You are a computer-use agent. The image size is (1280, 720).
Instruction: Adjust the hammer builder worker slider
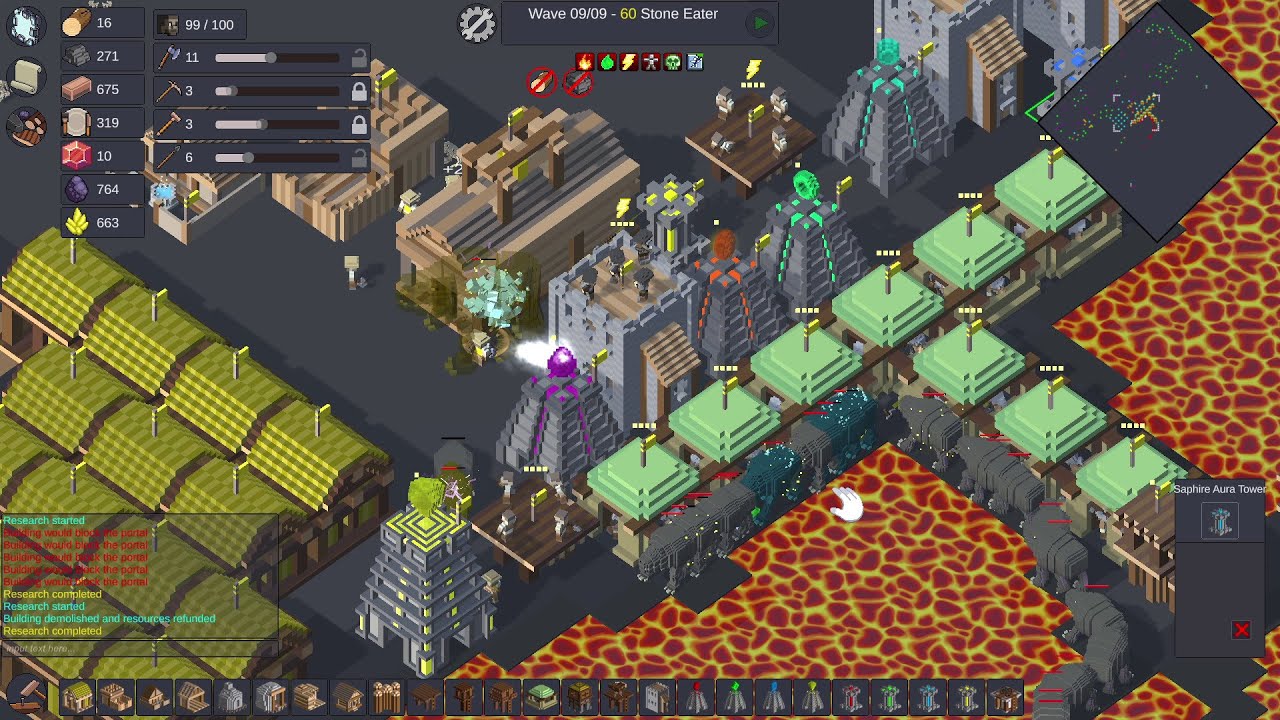(260, 124)
